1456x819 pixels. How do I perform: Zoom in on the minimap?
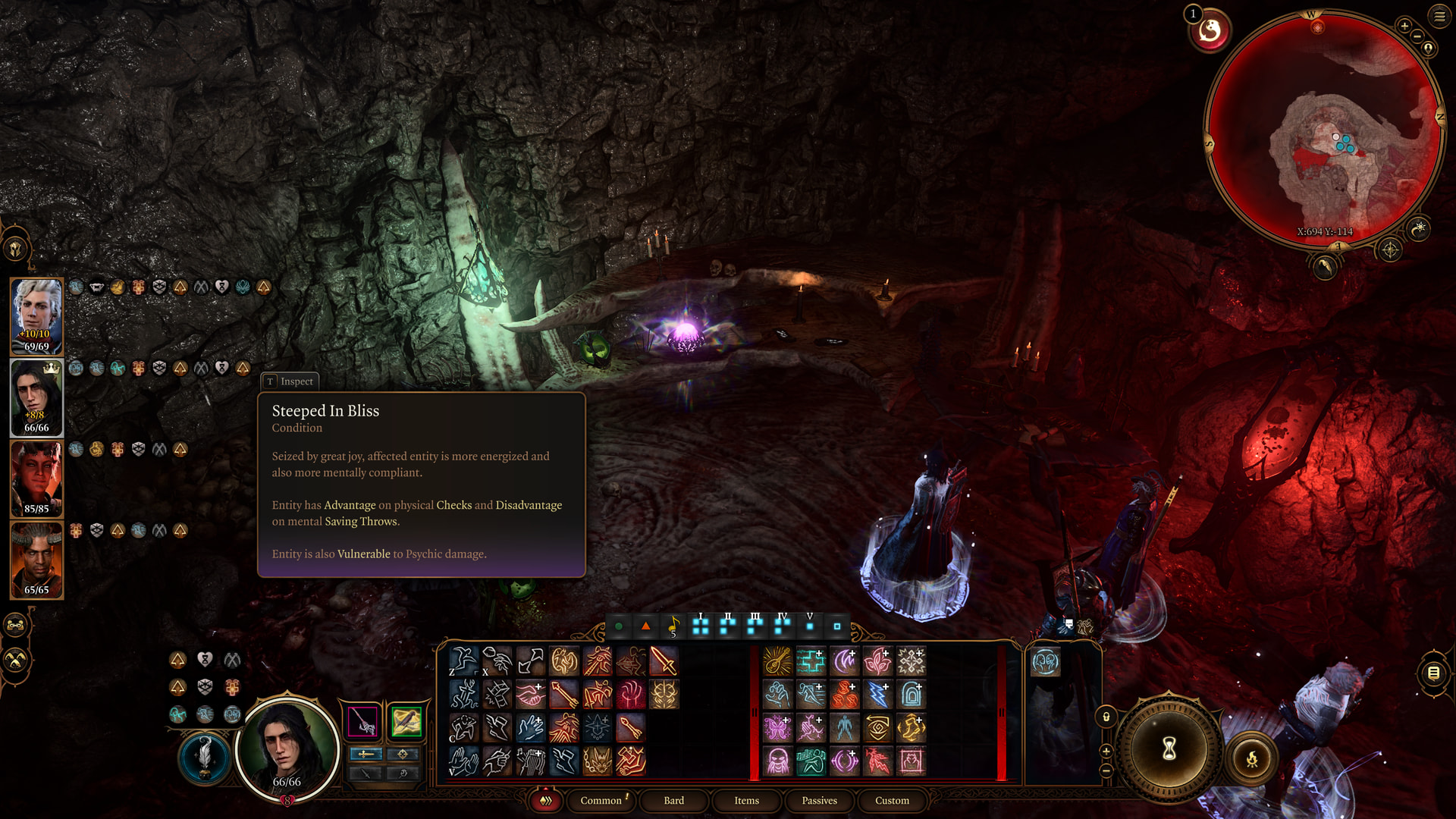[1404, 26]
